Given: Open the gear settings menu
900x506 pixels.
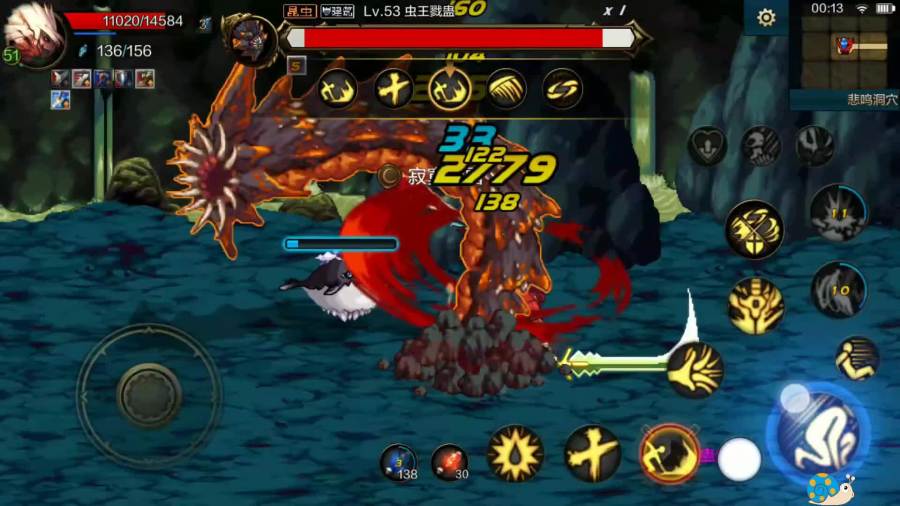Looking at the screenshot, I should tap(767, 18).
